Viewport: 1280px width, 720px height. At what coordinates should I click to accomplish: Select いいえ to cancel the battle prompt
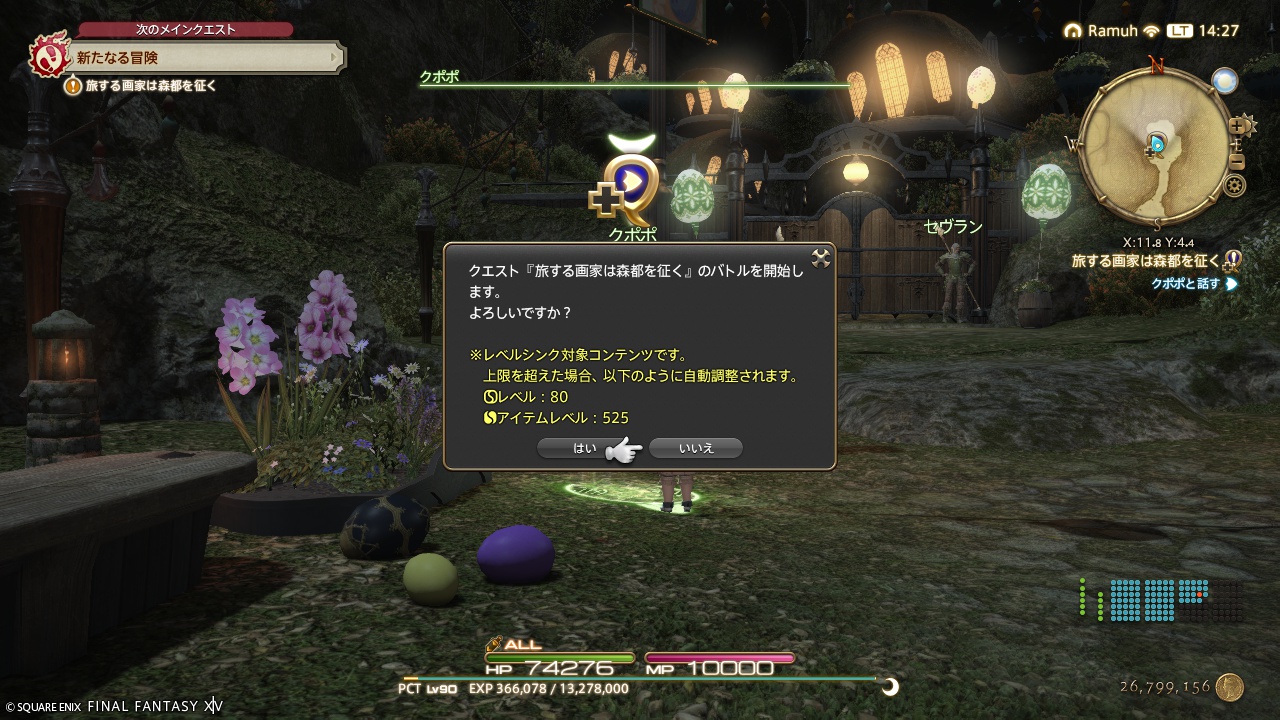point(696,448)
